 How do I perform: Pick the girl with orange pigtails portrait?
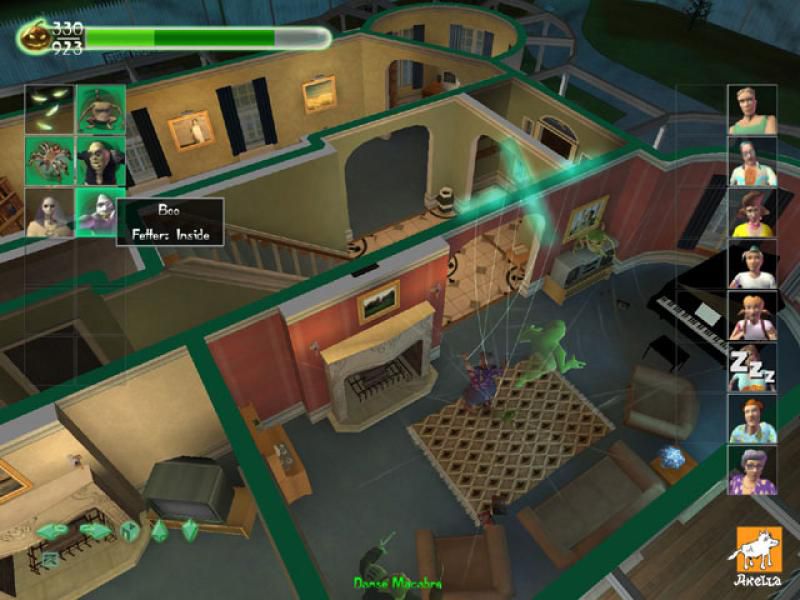pyautogui.click(x=752, y=316)
